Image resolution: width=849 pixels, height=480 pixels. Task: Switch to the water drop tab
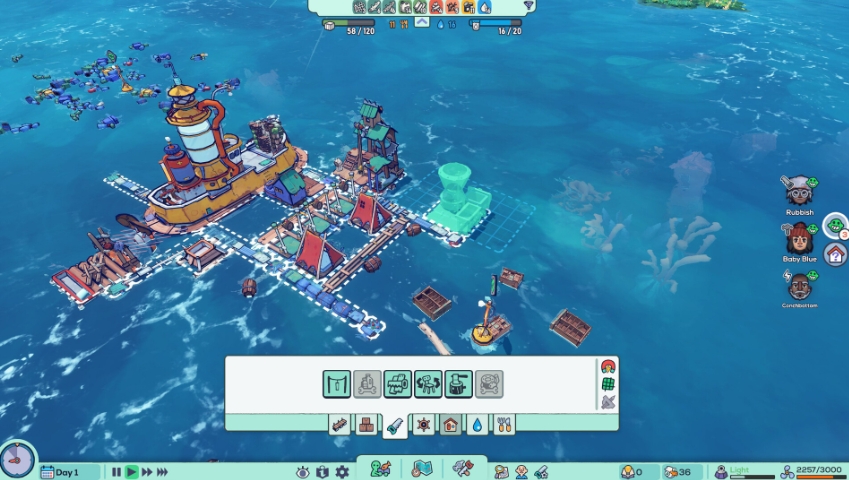coord(478,425)
